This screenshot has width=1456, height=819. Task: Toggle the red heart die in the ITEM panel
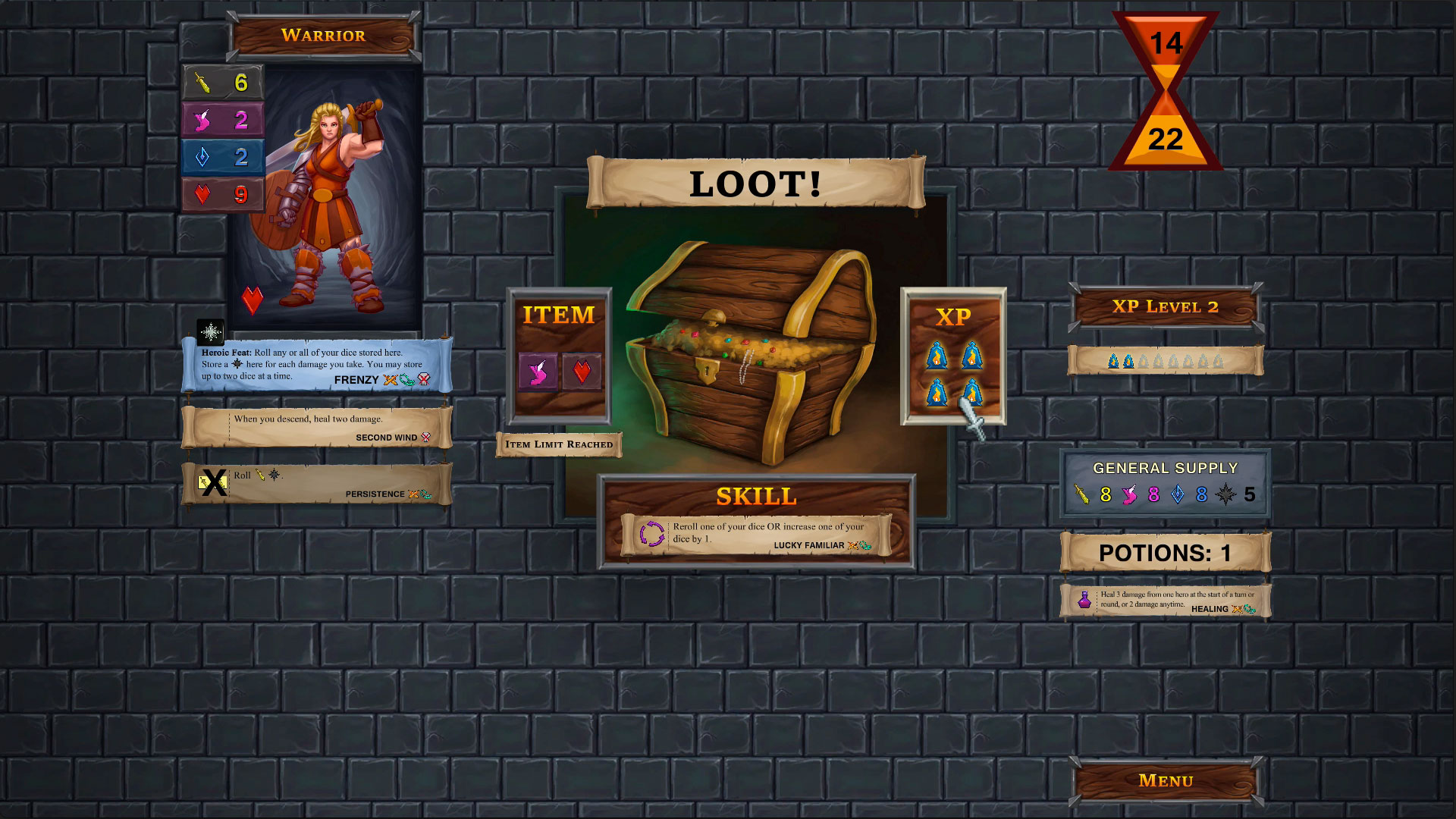(x=582, y=373)
